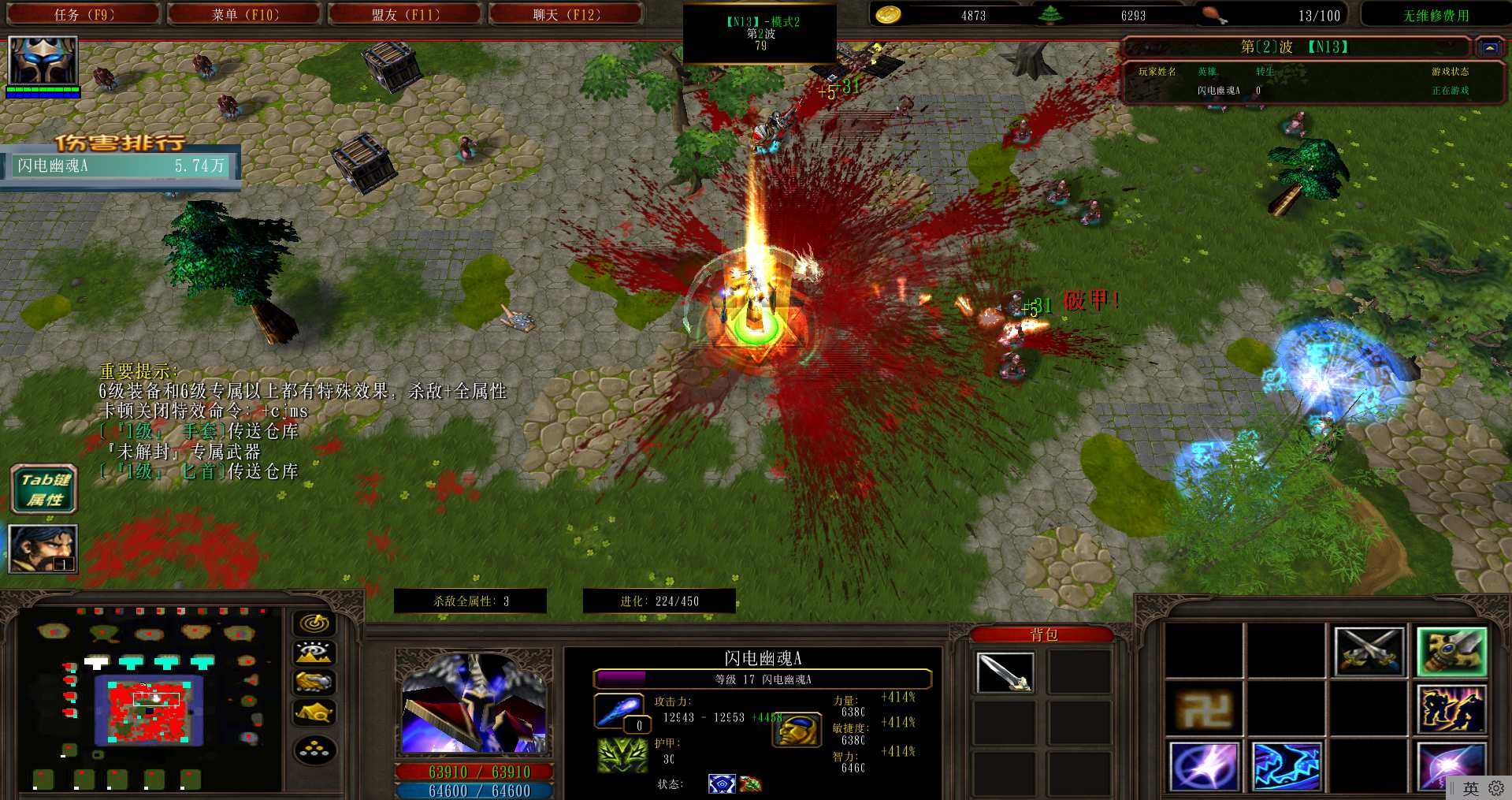The image size is (1512, 800).
Task: Activate the minimap signal ping button
Action: coord(314,624)
